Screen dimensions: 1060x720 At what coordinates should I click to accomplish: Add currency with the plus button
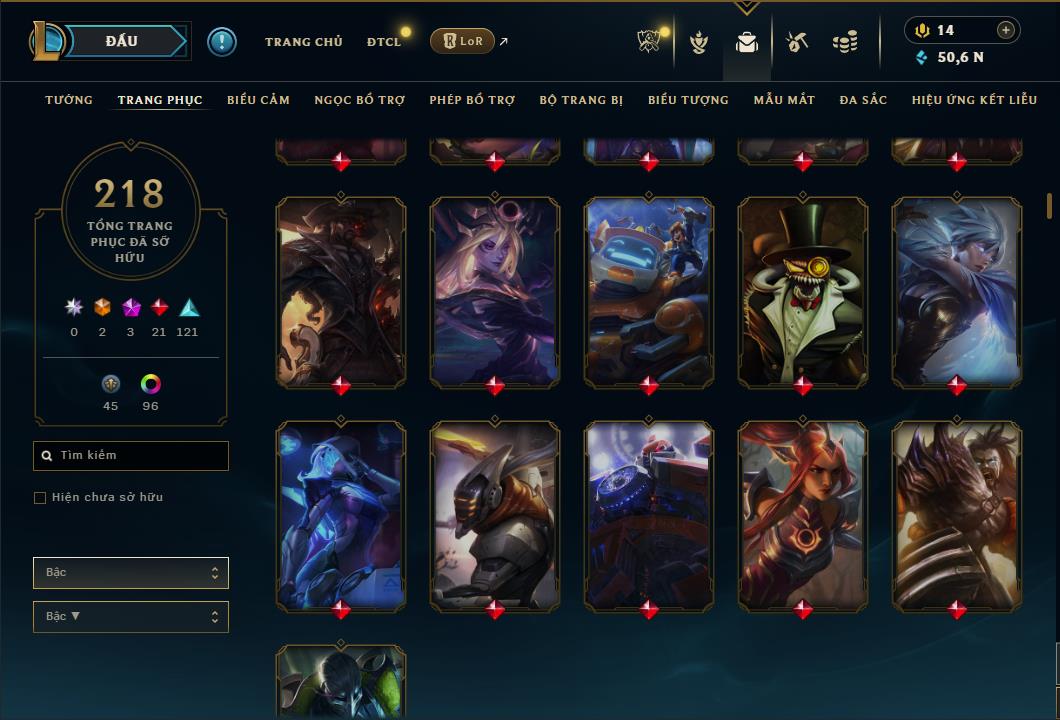coord(1006,31)
